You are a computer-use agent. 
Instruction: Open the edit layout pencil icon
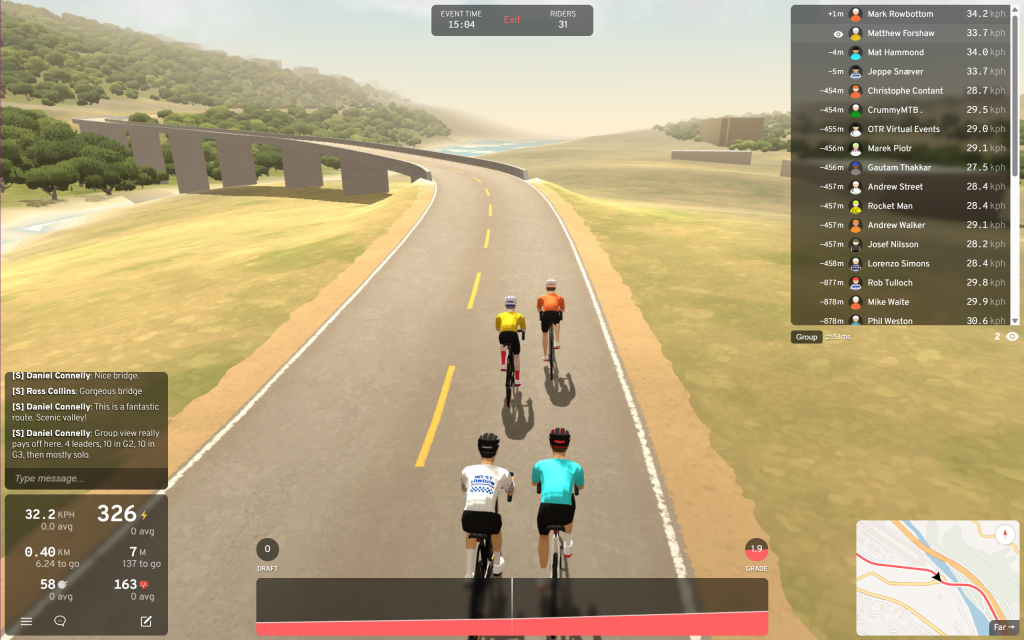(146, 621)
